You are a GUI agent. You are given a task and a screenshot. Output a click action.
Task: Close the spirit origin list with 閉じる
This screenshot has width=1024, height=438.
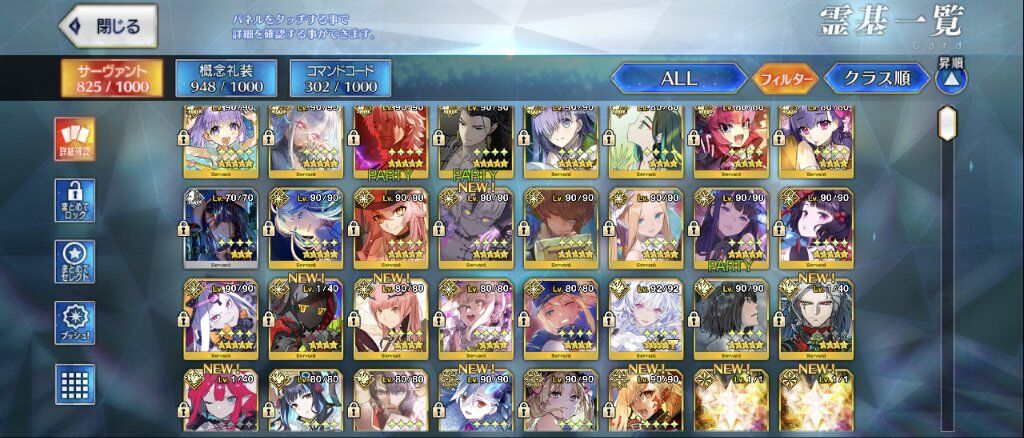pos(108,26)
